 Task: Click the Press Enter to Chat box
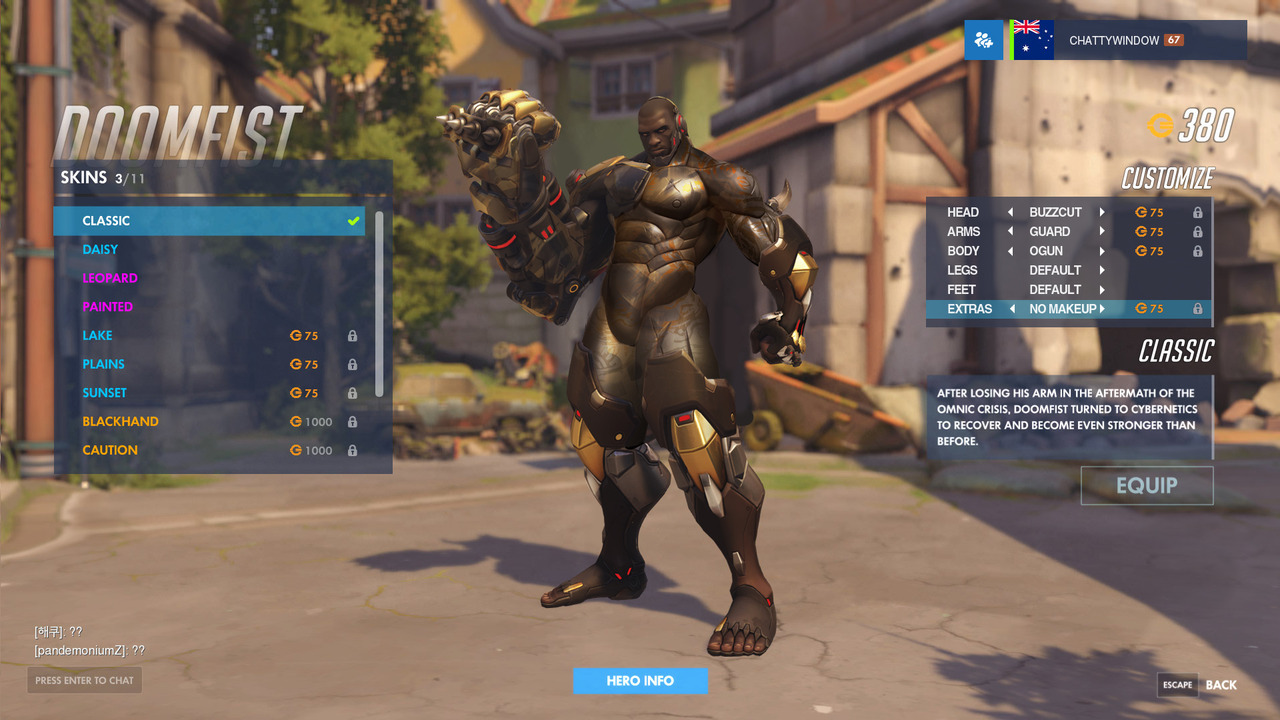tap(84, 681)
